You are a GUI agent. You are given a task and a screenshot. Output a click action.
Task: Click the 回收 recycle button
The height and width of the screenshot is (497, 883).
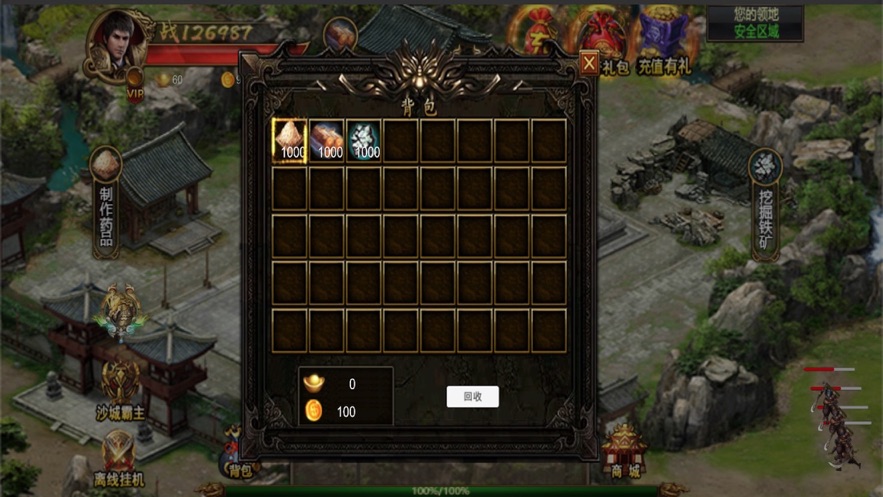click(x=472, y=397)
